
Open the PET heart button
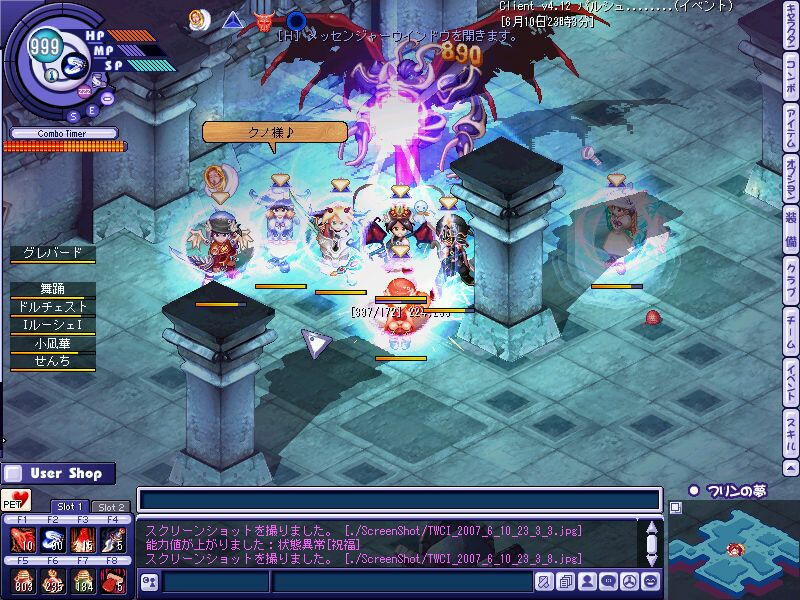coord(16,499)
